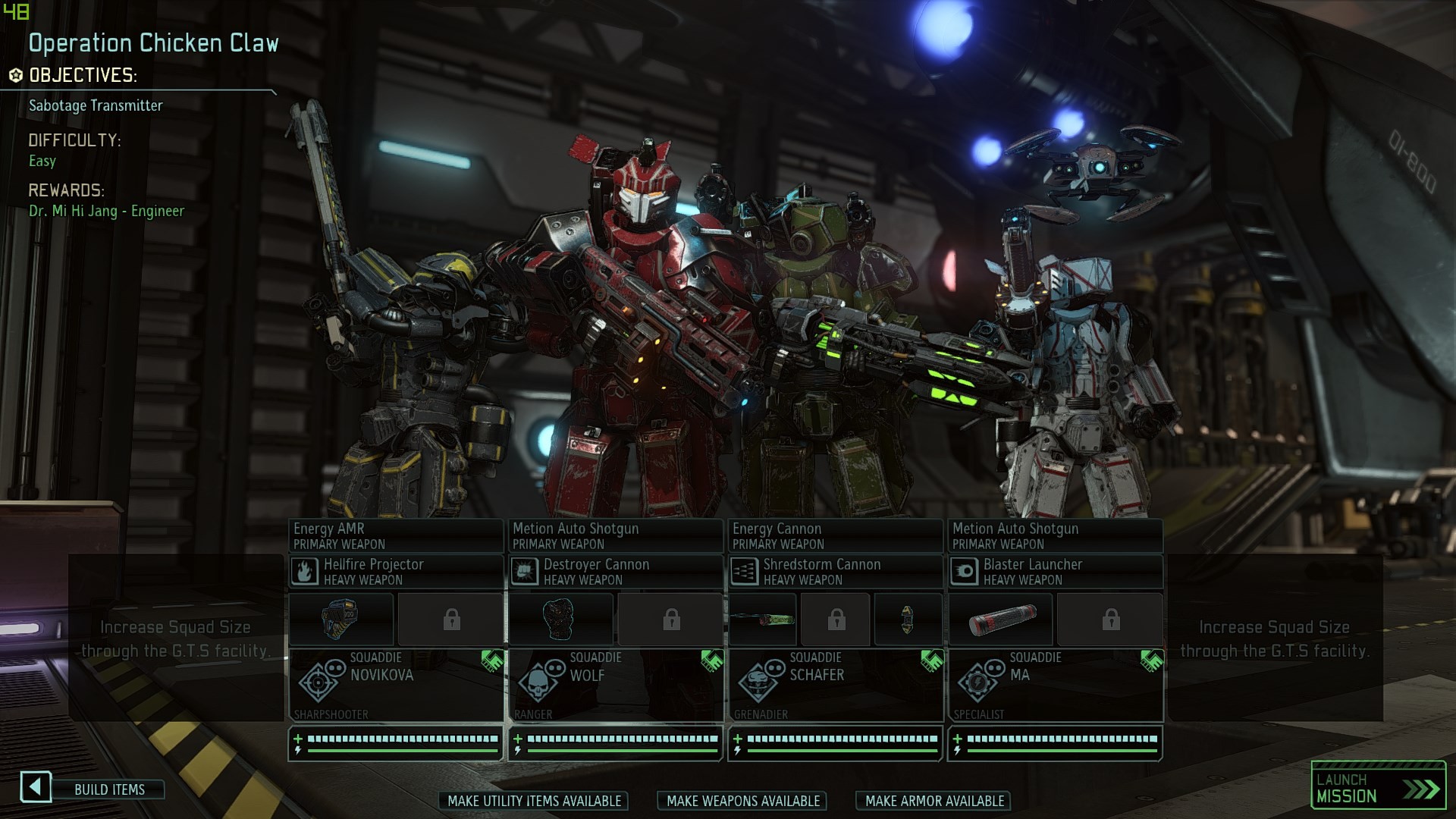Viewport: 1456px width, 819px height.
Task: Click Make Weapons Available
Action: click(x=742, y=801)
